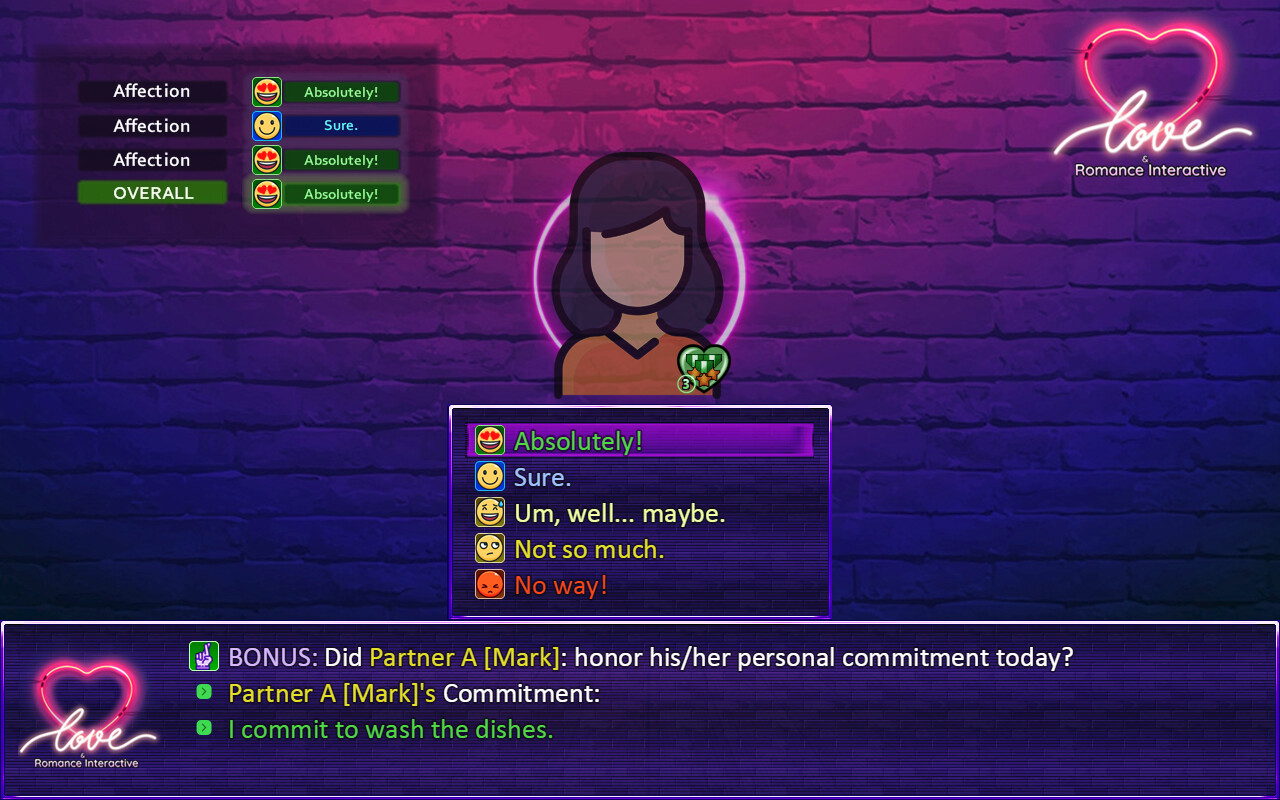Click the heart-eyes emoji beside Absolutely! option
The height and width of the screenshot is (800, 1280).
490,440
